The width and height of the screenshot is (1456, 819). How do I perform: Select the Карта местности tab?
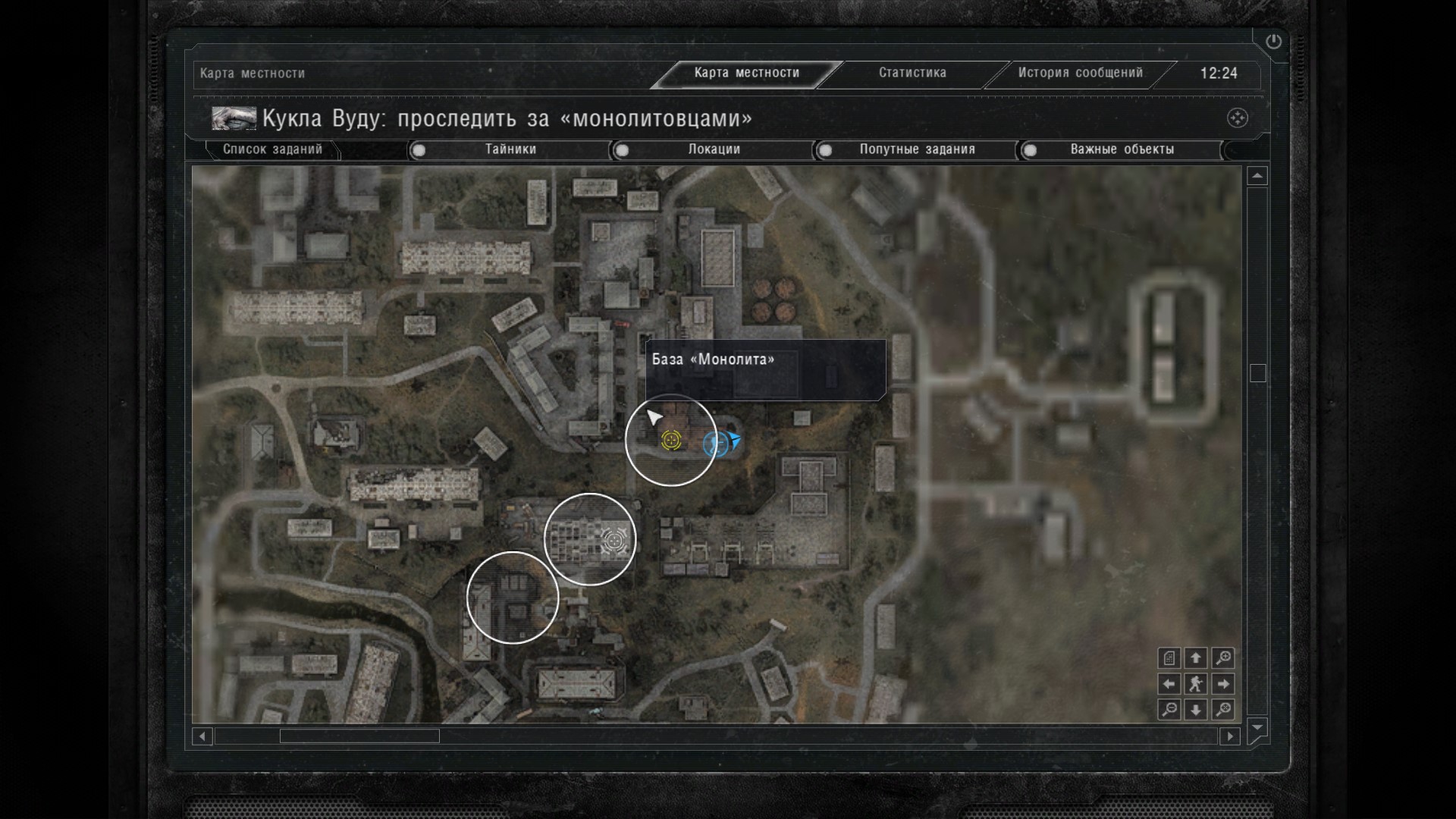coord(746,73)
